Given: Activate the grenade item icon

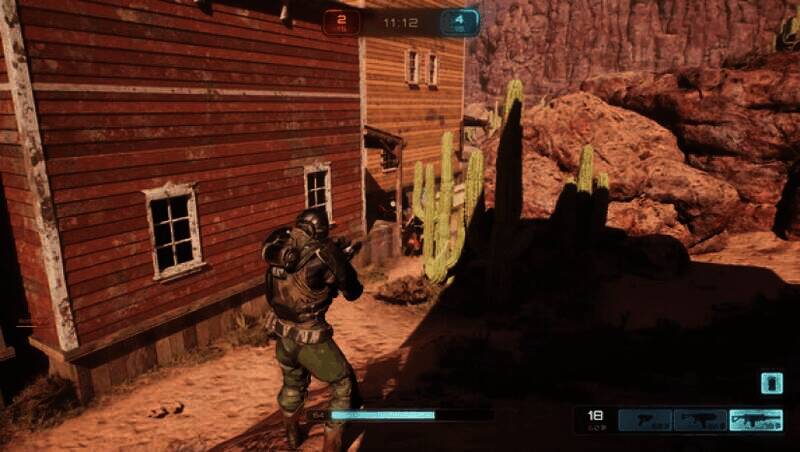Looking at the screenshot, I should coord(771,384).
